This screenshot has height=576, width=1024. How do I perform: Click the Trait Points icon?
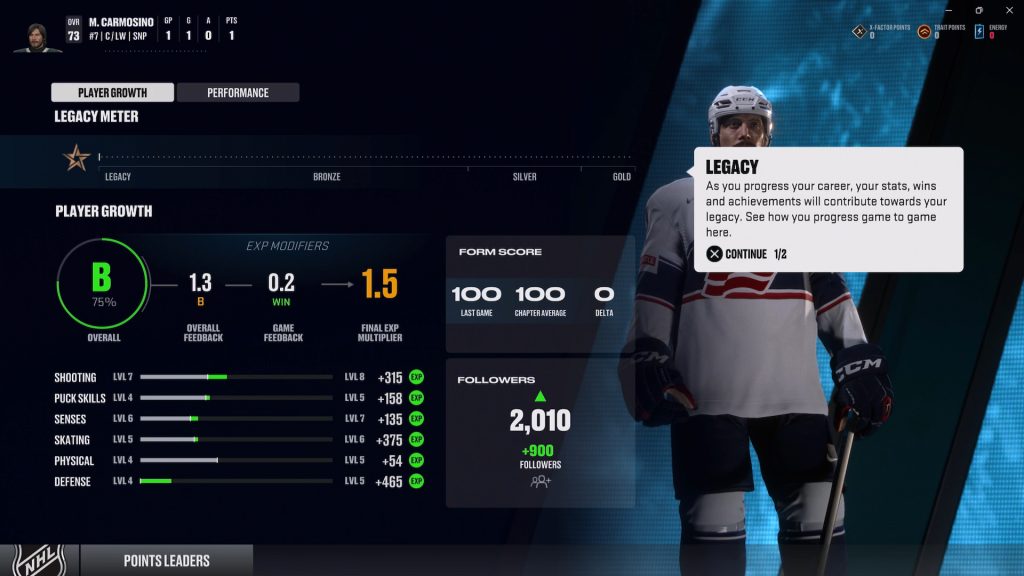coord(924,31)
